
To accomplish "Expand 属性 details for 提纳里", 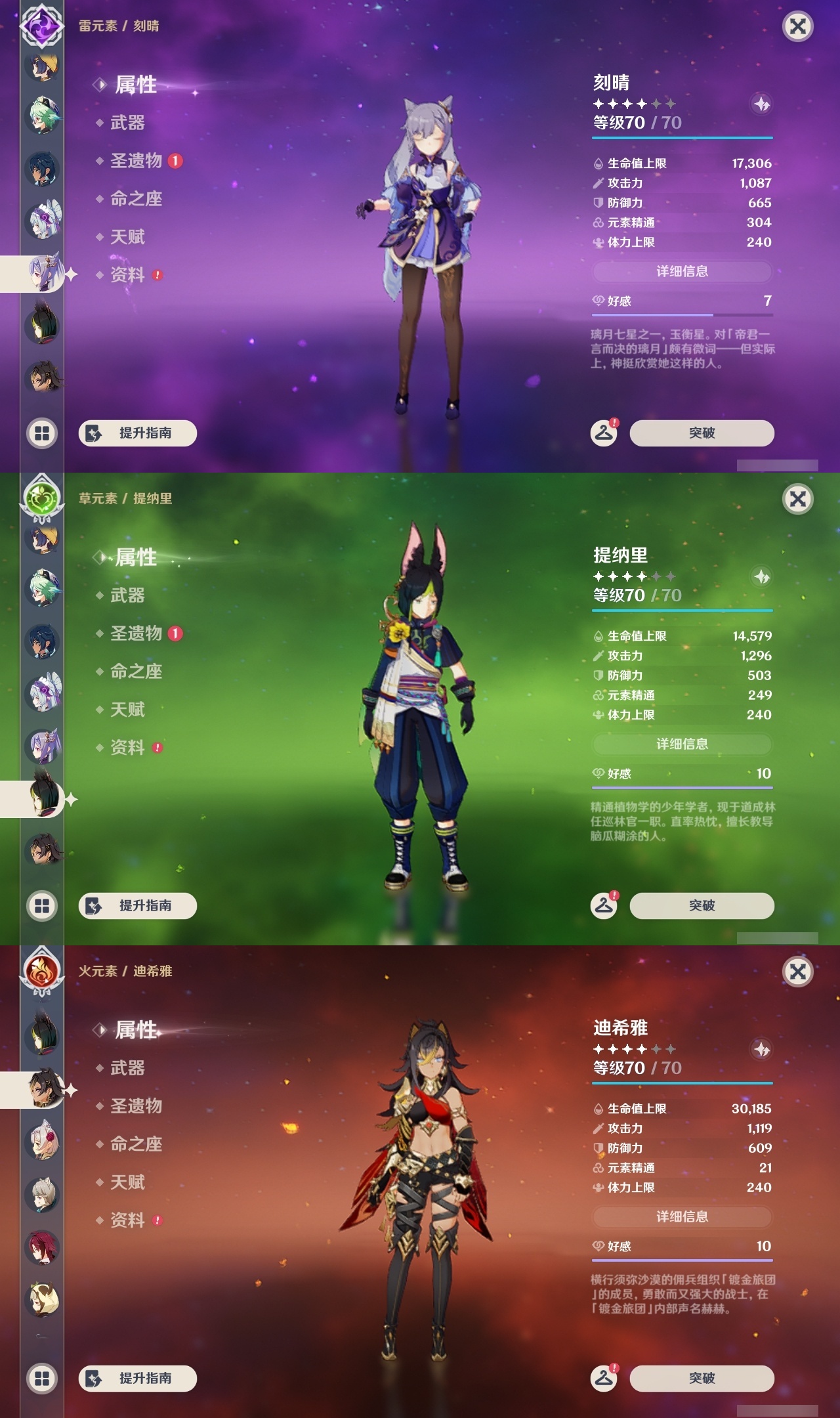I will click(x=135, y=557).
